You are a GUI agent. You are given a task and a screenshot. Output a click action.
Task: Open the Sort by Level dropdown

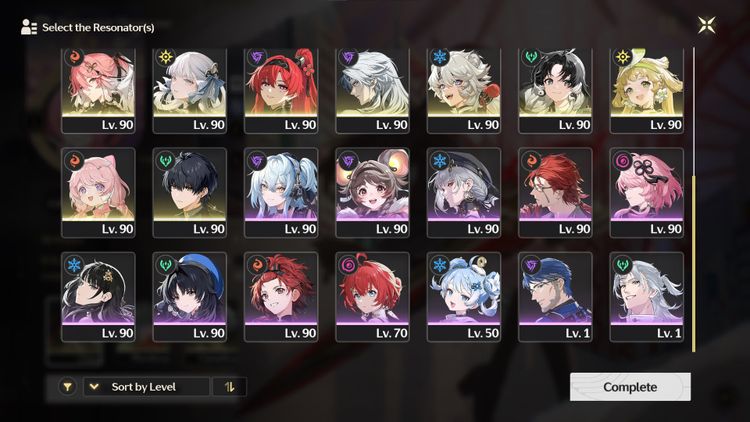(x=147, y=387)
